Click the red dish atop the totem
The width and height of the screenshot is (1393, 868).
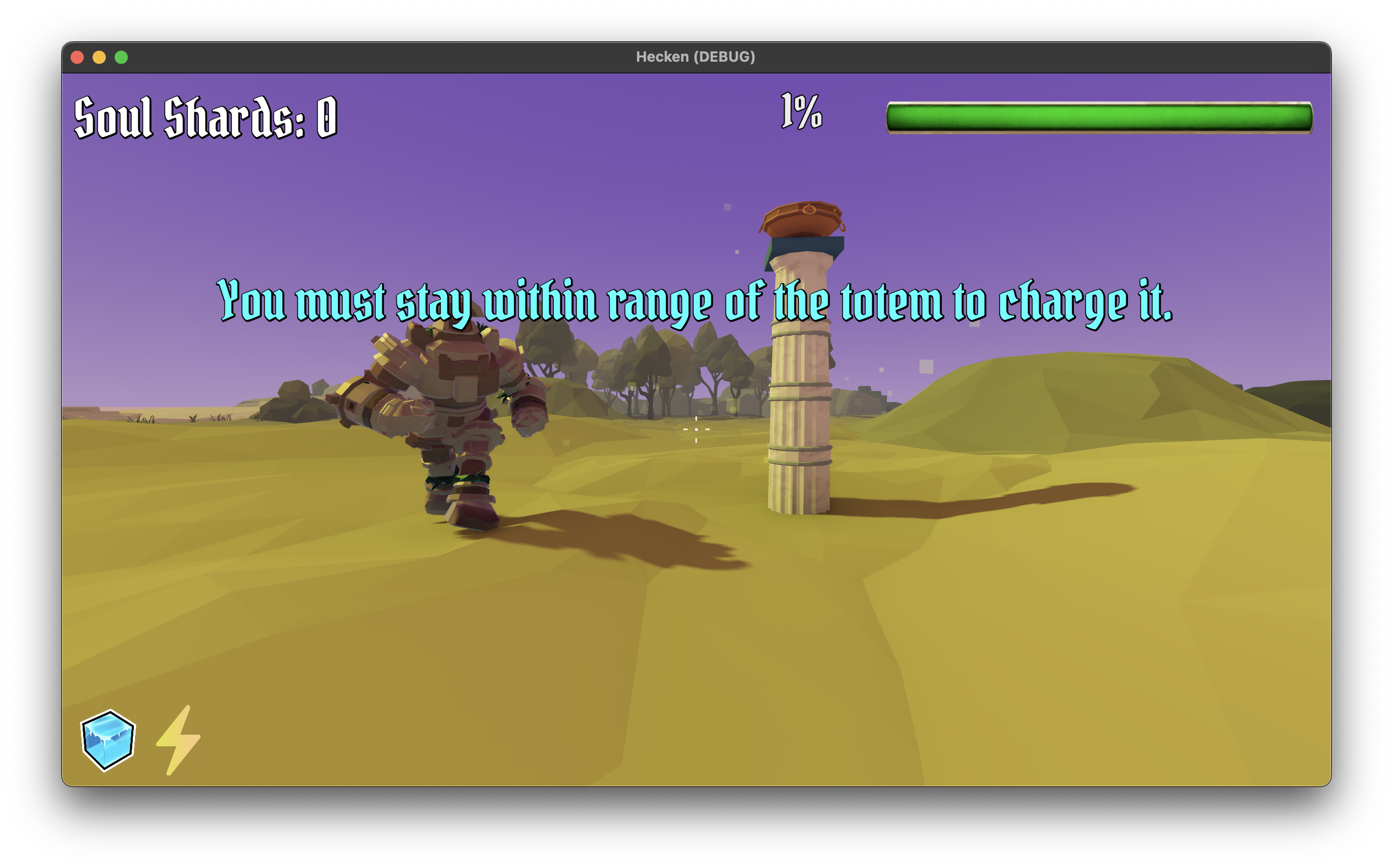pyautogui.click(x=802, y=220)
